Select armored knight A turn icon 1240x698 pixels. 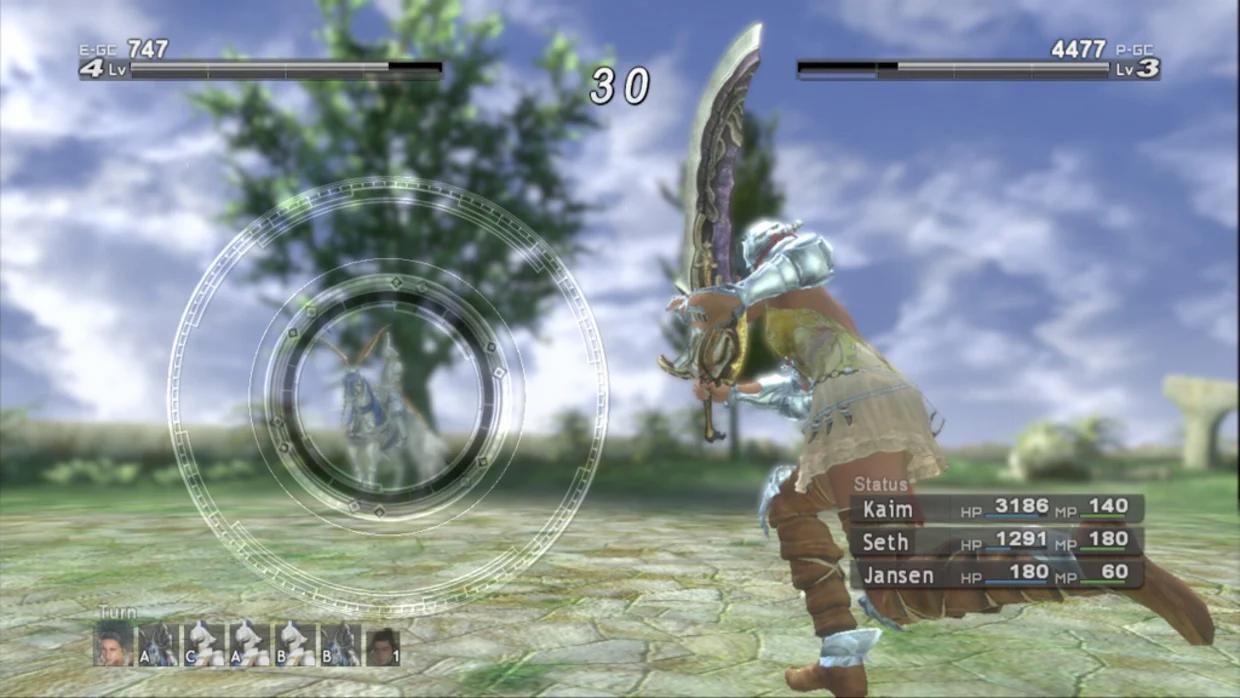(158, 645)
